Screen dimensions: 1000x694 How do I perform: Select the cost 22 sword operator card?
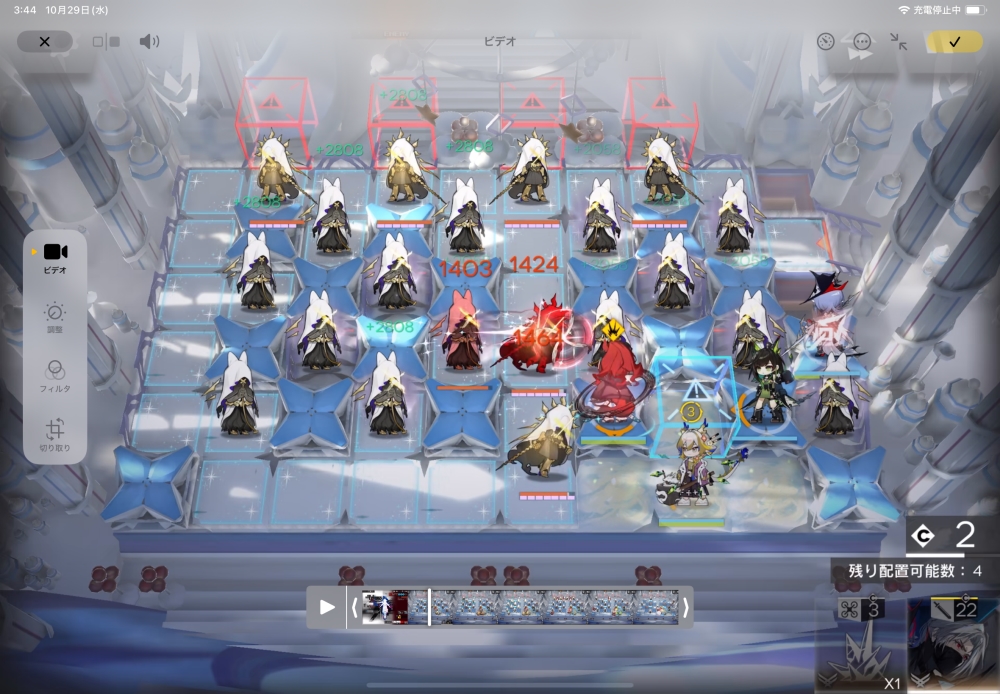pos(952,644)
